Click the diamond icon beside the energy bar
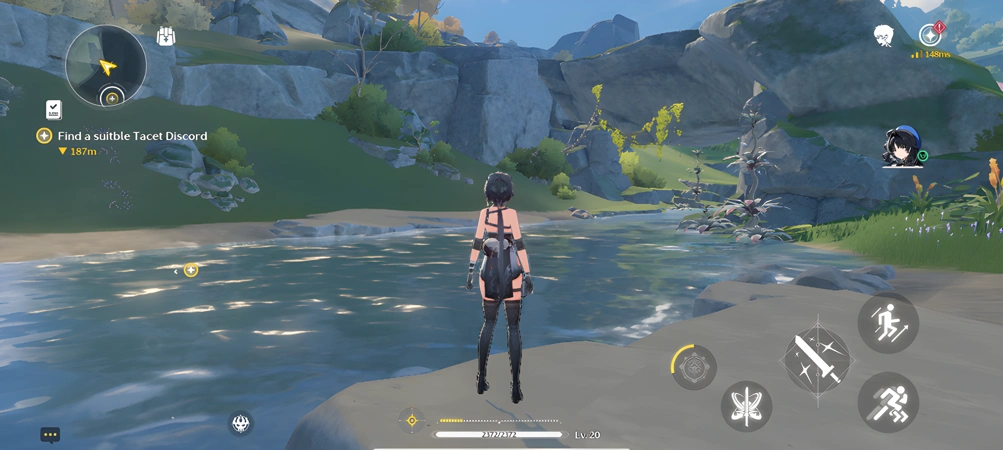 412,421
